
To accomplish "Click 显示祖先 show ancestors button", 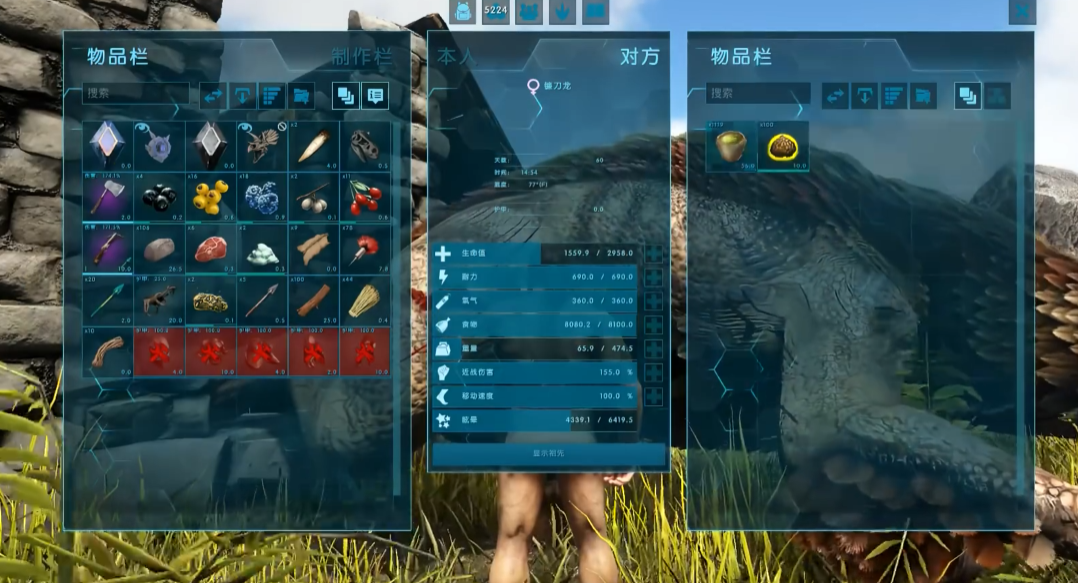I will point(549,453).
